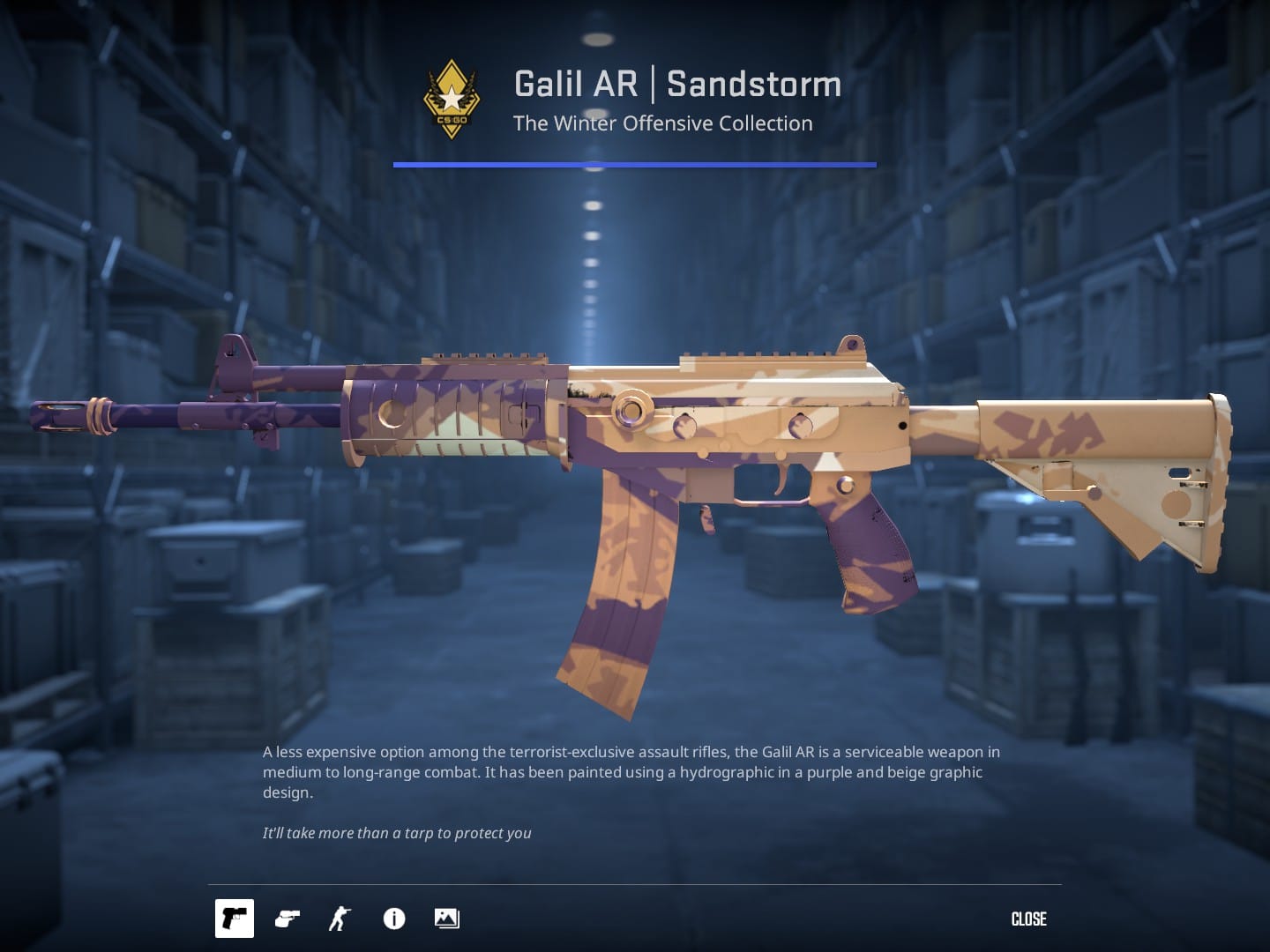The image size is (1270, 952).
Task: Click the italic tarp flavor text
Action: pyautogui.click(x=397, y=832)
